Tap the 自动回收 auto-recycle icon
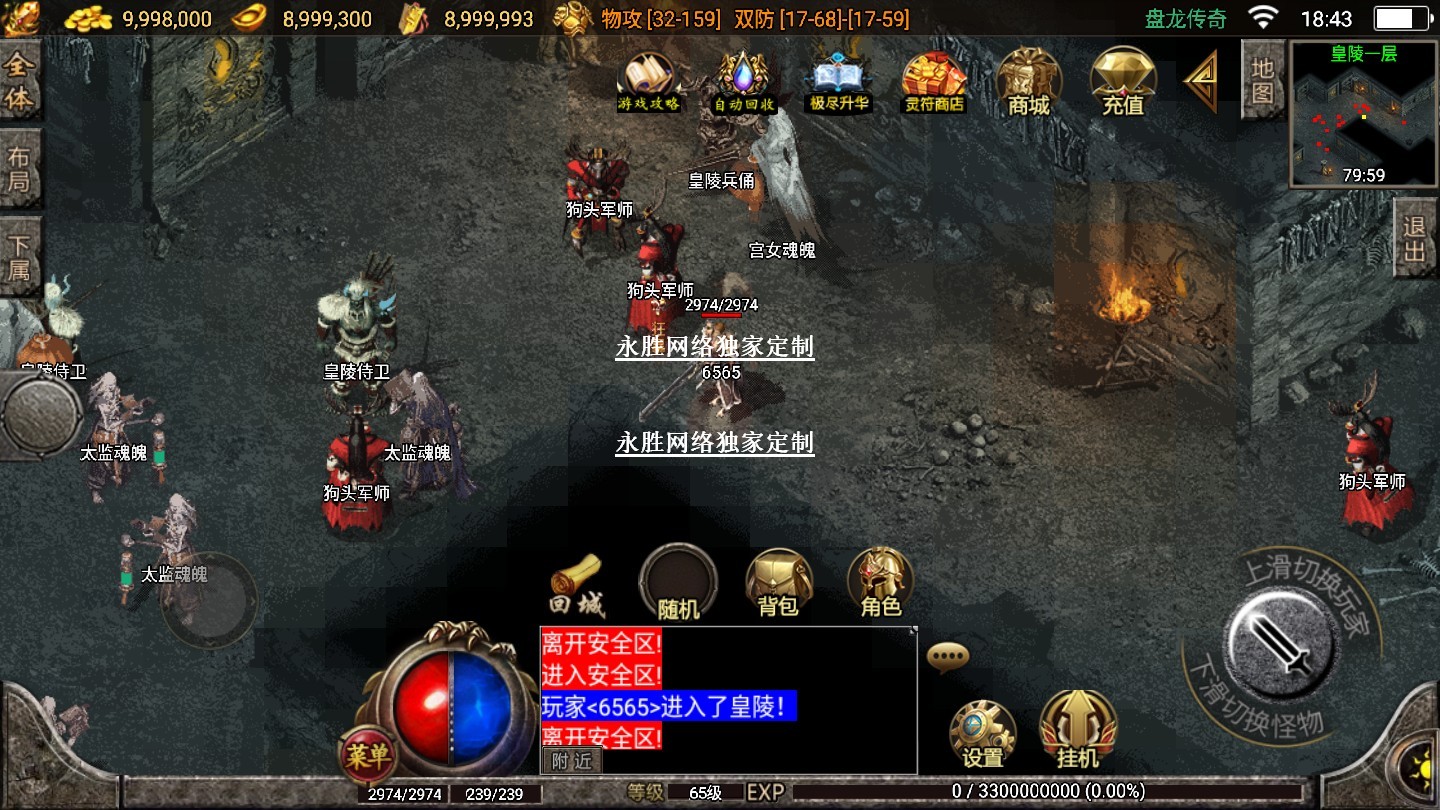Screen dimensions: 1440x810 (x=741, y=80)
